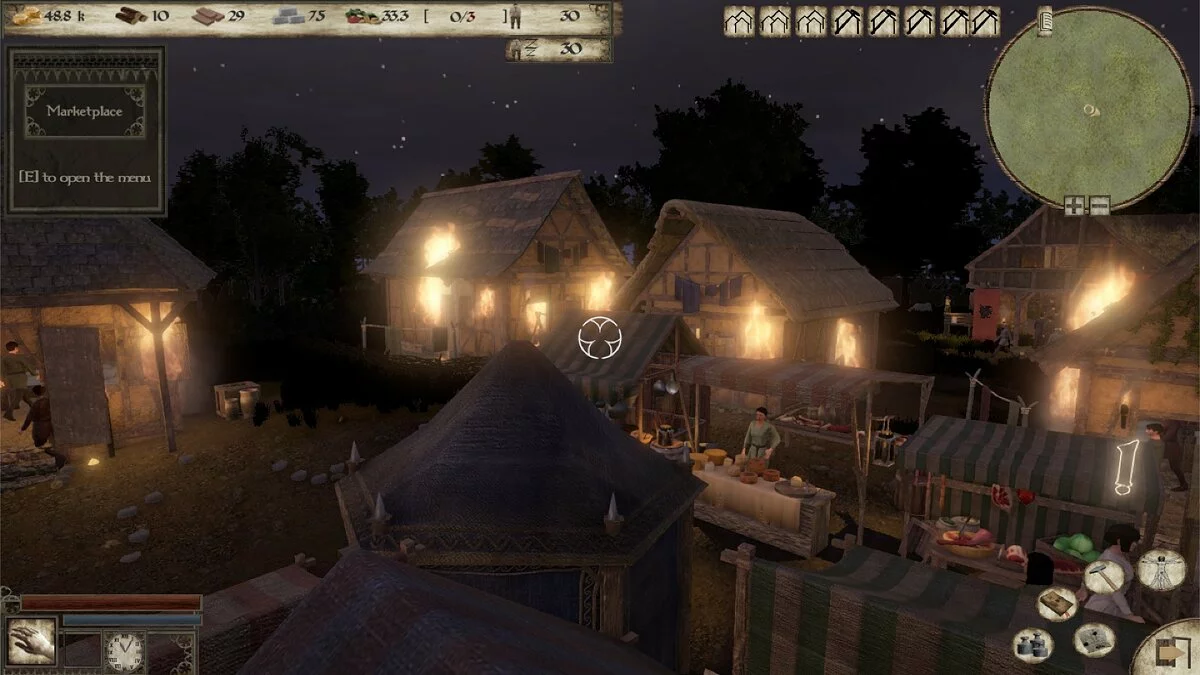Click the Roman numeral clock
This screenshot has height=675, width=1200.
pos(125,651)
